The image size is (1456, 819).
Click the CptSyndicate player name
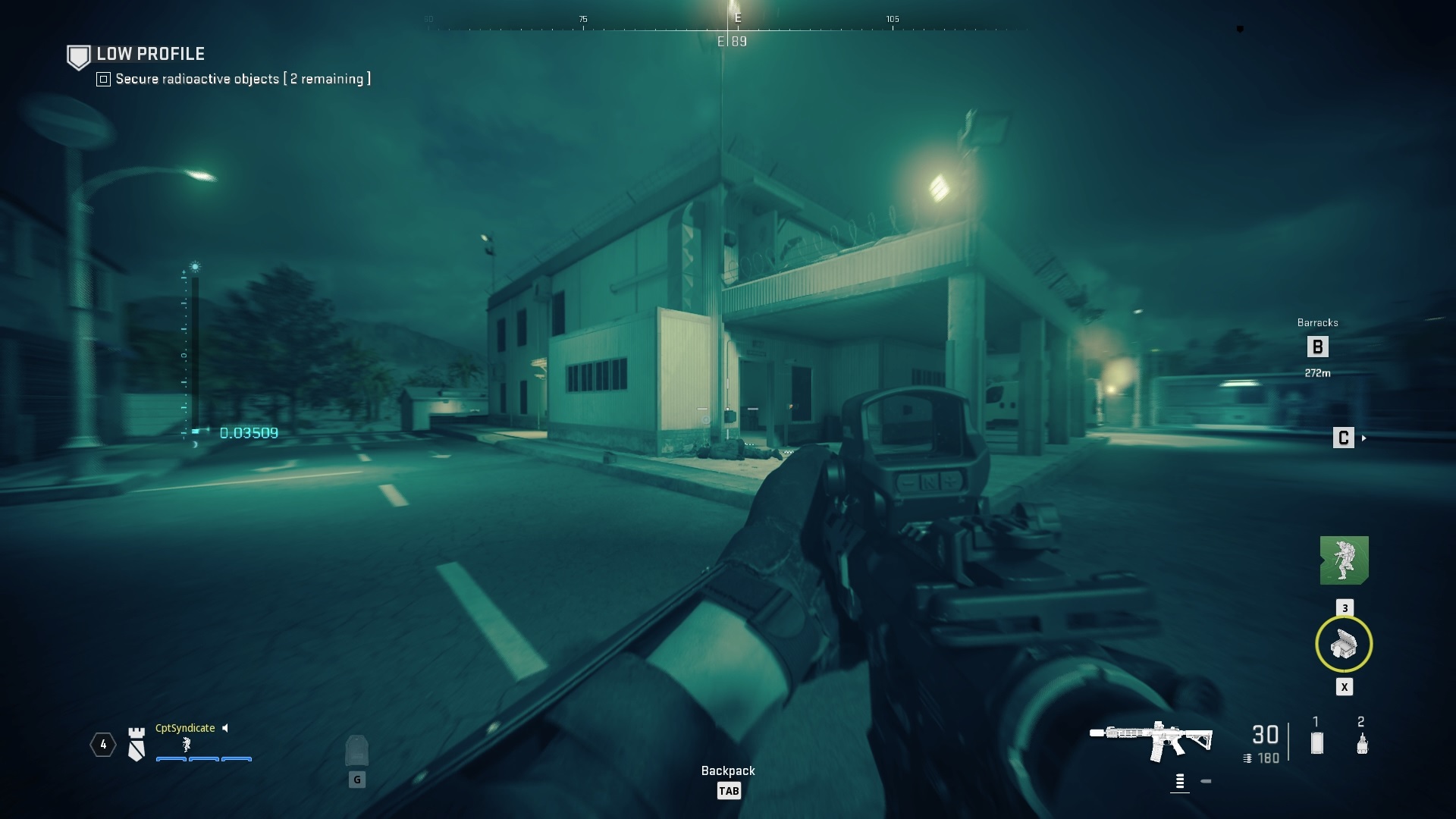[x=184, y=728]
